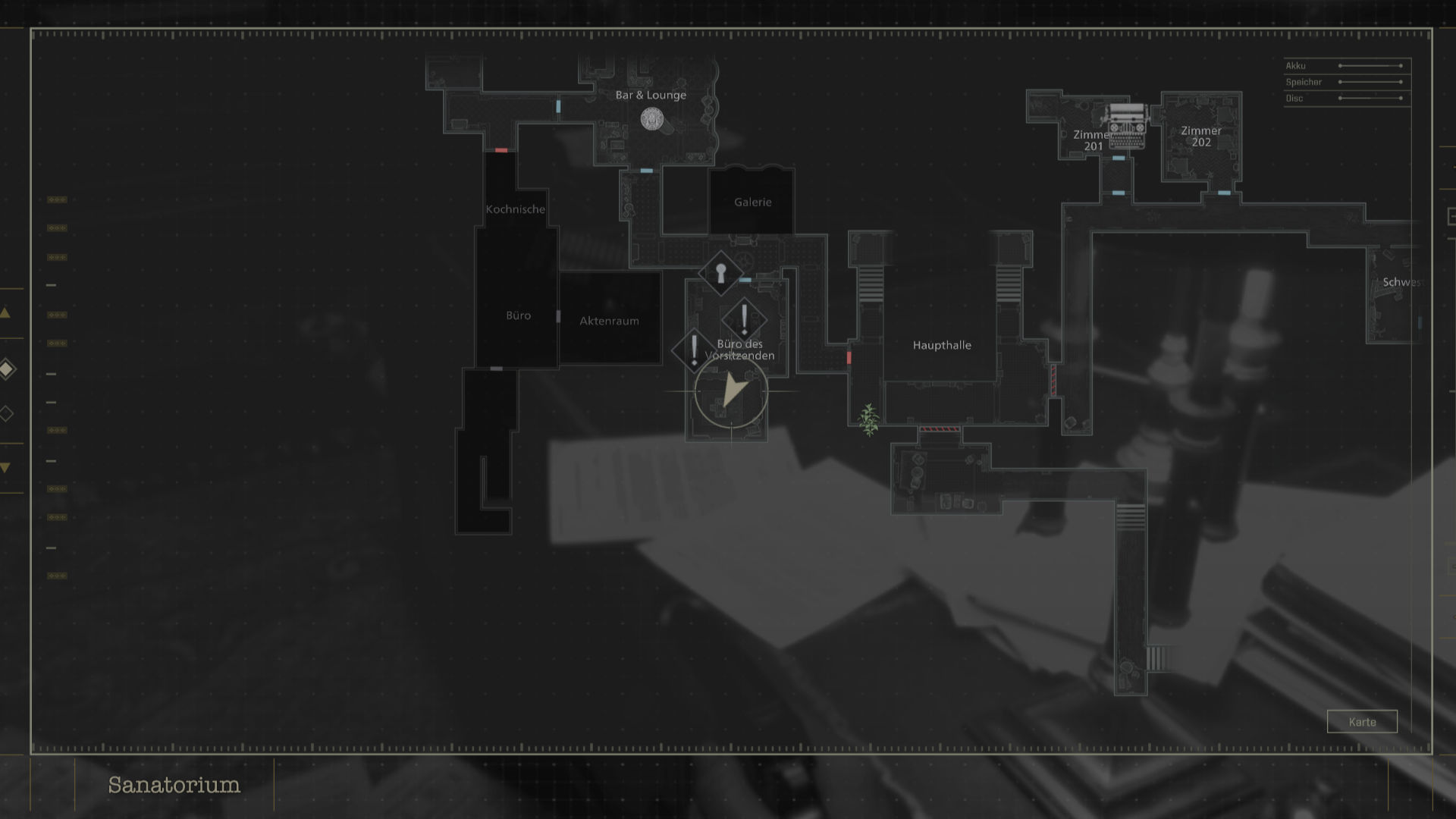
Task: Switch to the Sanatorium map tab
Action: (x=174, y=786)
